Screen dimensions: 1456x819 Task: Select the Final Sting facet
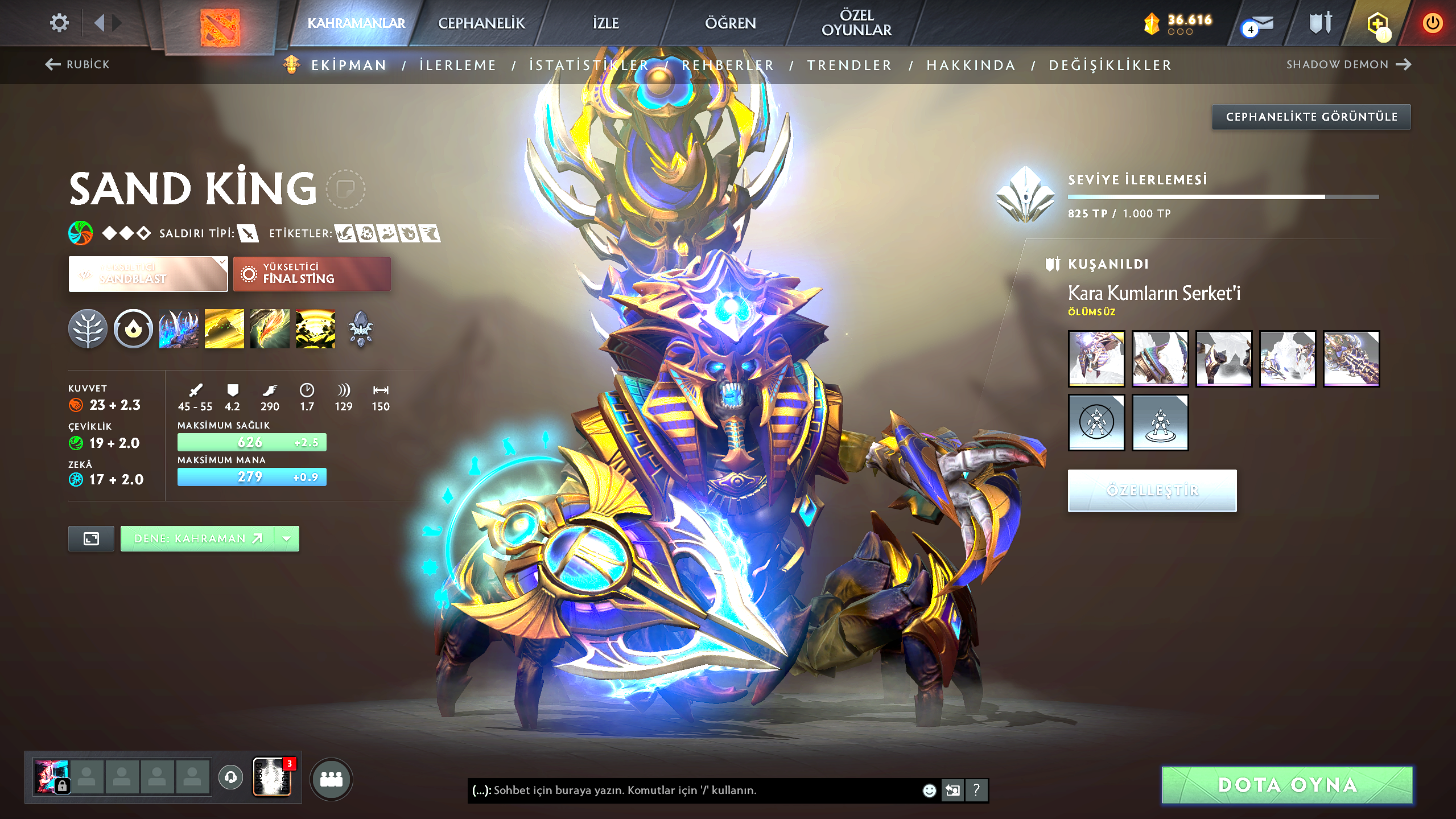(x=312, y=274)
